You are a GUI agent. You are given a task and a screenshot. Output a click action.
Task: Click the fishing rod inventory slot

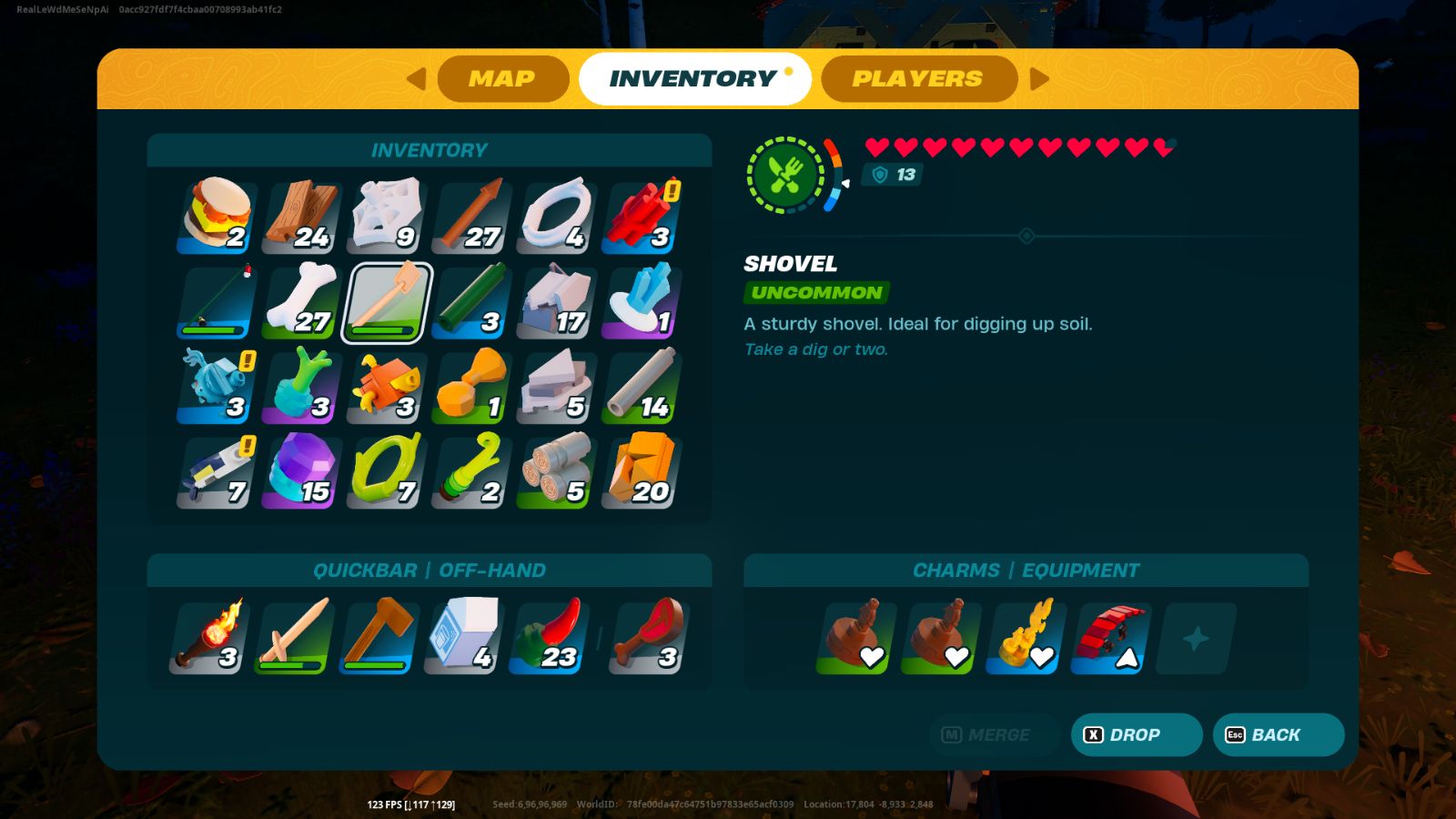point(217,302)
